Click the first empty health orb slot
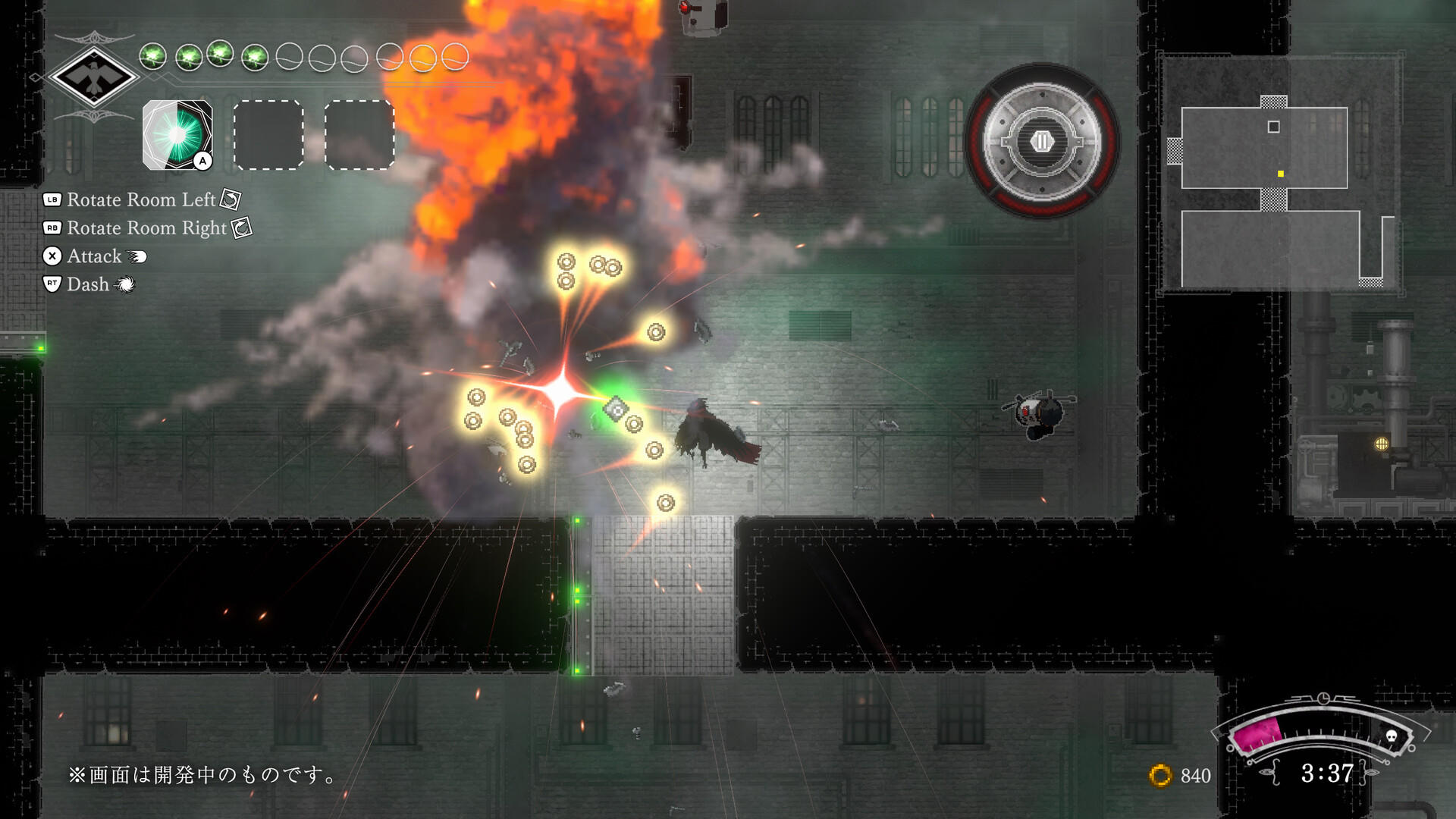 pyautogui.click(x=287, y=57)
